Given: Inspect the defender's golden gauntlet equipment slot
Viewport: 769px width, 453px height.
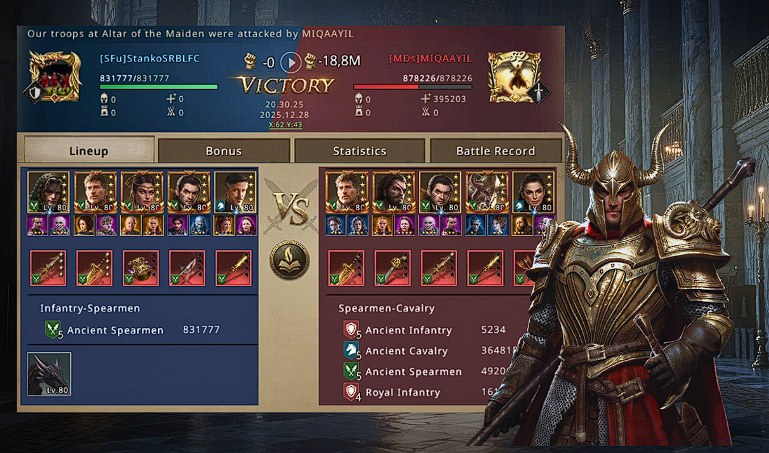Looking at the screenshot, I should point(141,268).
